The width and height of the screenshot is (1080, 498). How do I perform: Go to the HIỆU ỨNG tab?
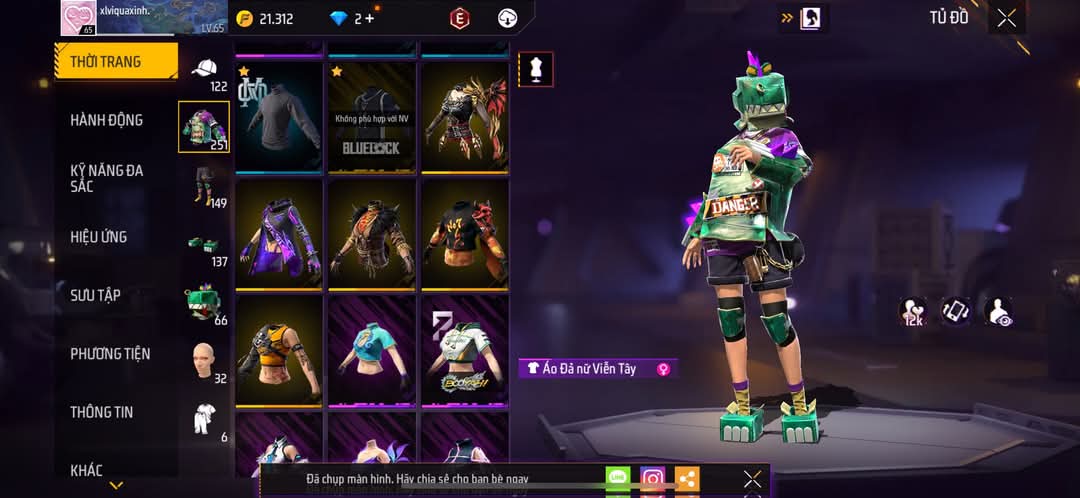coord(98,237)
